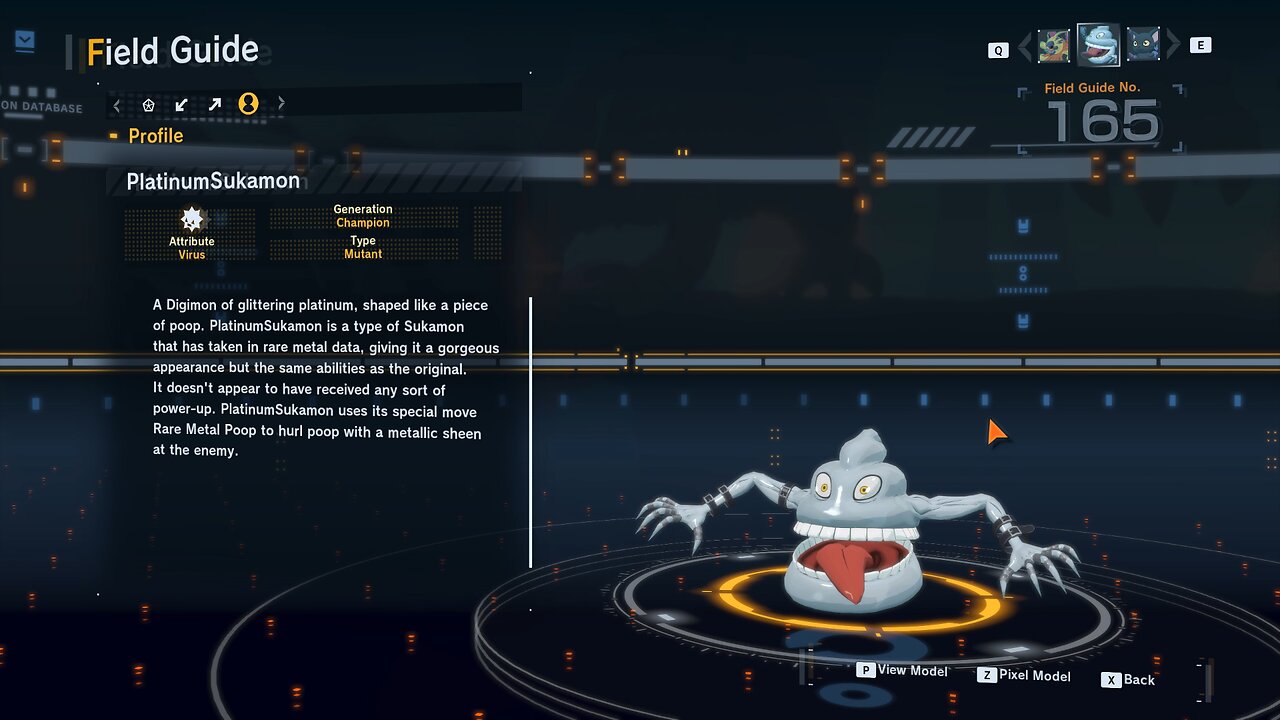Switch to the up-right arrow tab

click(214, 104)
